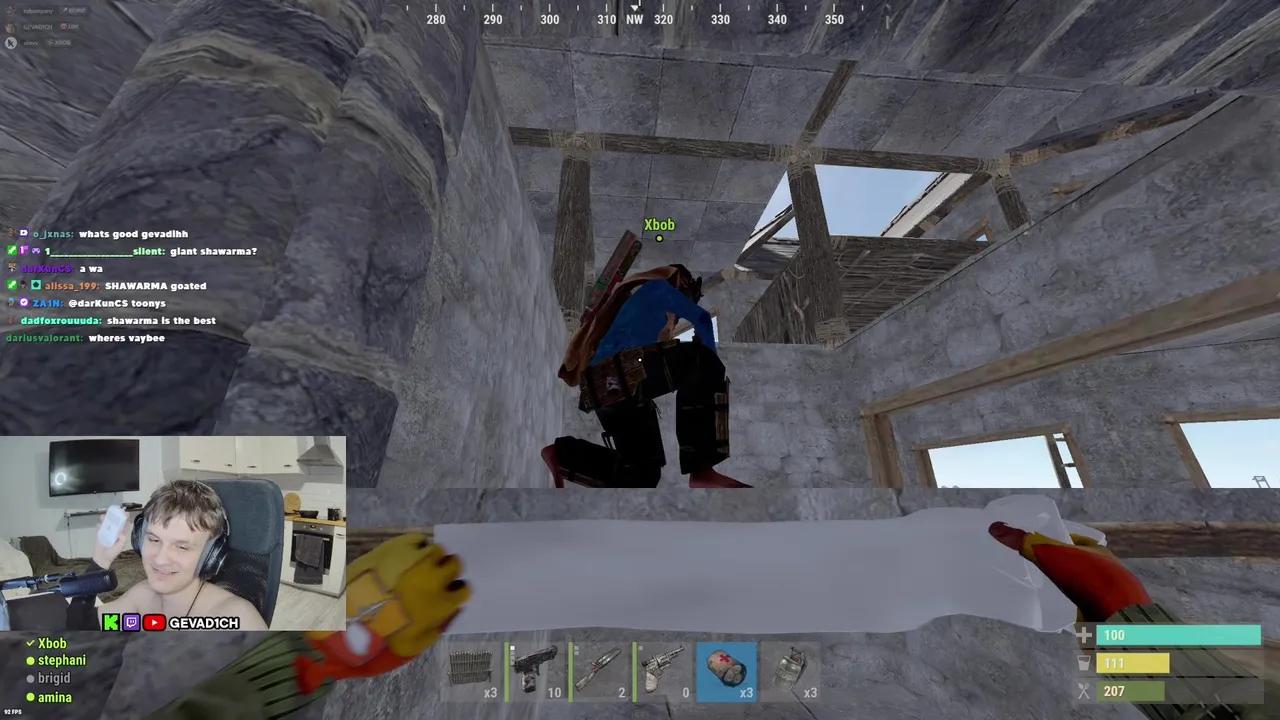Screen dimensions: 1280x720
Task: Toggle Xbob's ready checkmark in the team list
Action: click(x=30, y=643)
